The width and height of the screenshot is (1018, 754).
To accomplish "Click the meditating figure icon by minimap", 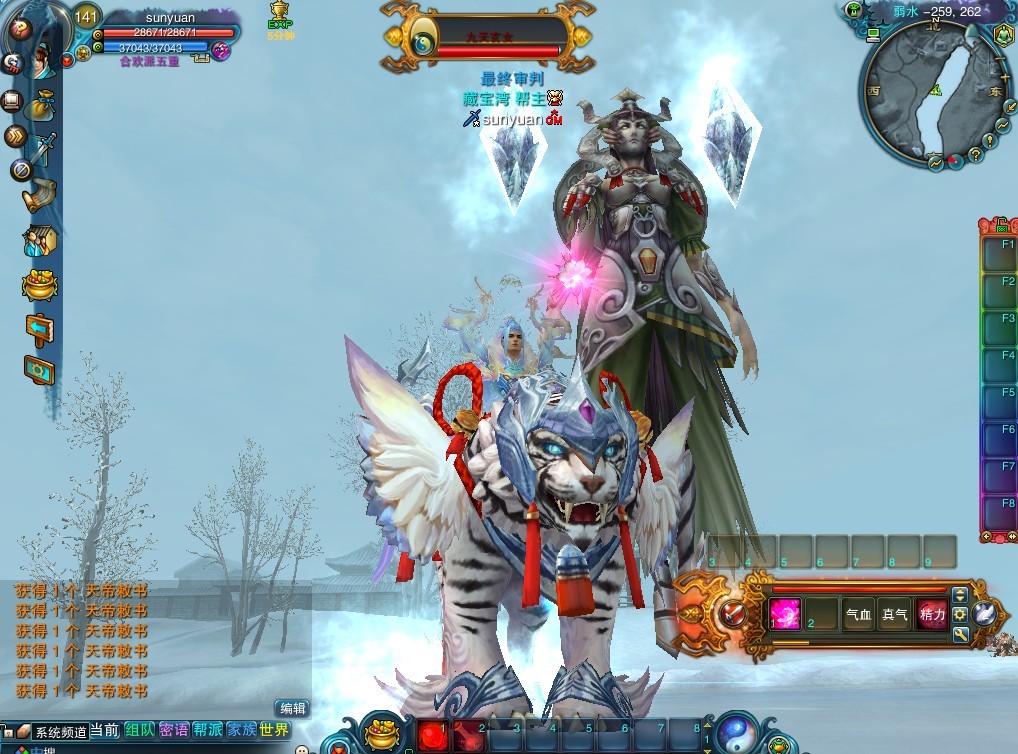I will click(1003, 37).
